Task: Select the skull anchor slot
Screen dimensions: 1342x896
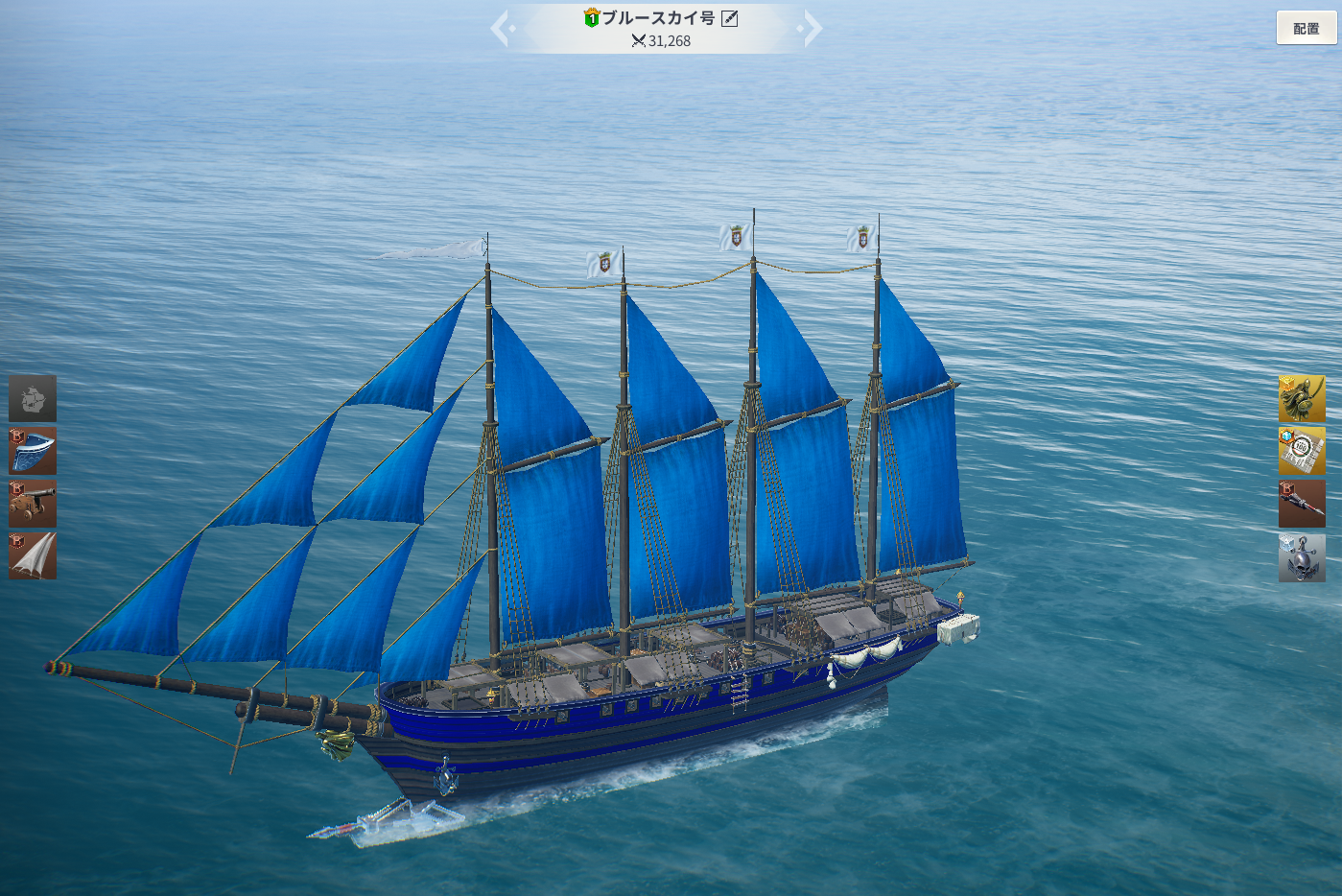Action: tap(1302, 557)
